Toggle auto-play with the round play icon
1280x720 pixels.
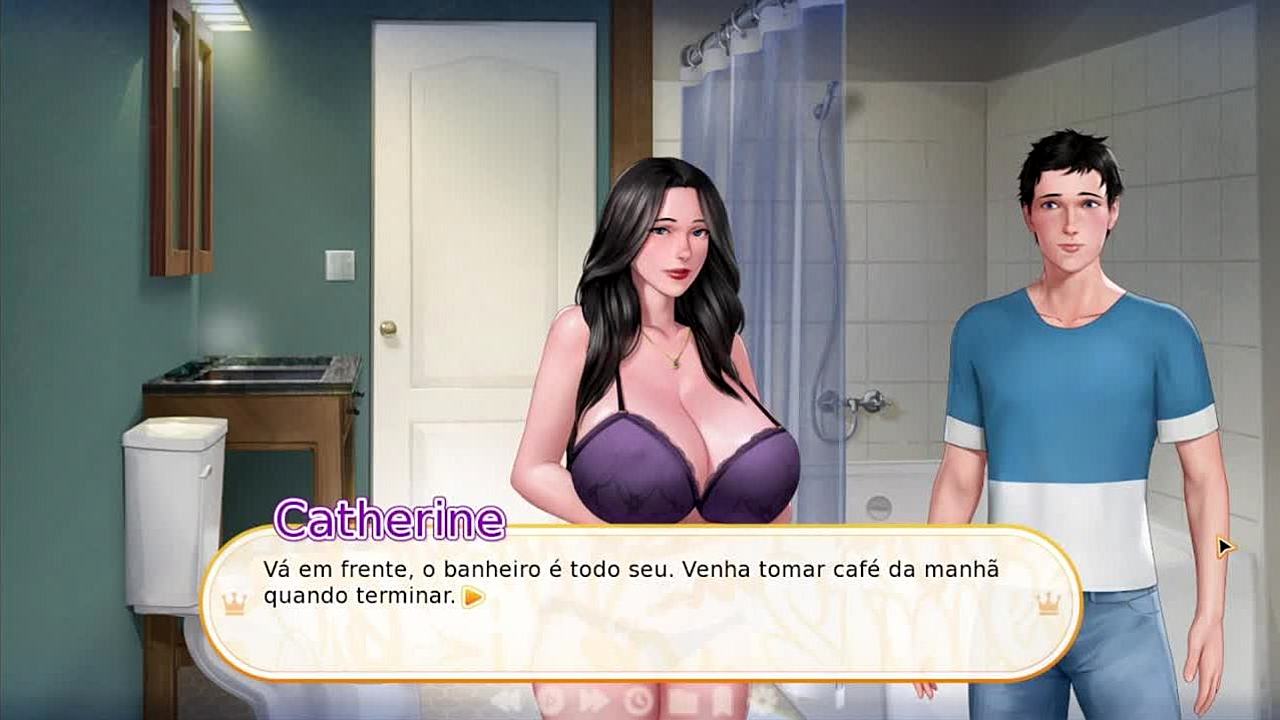[x=551, y=701]
